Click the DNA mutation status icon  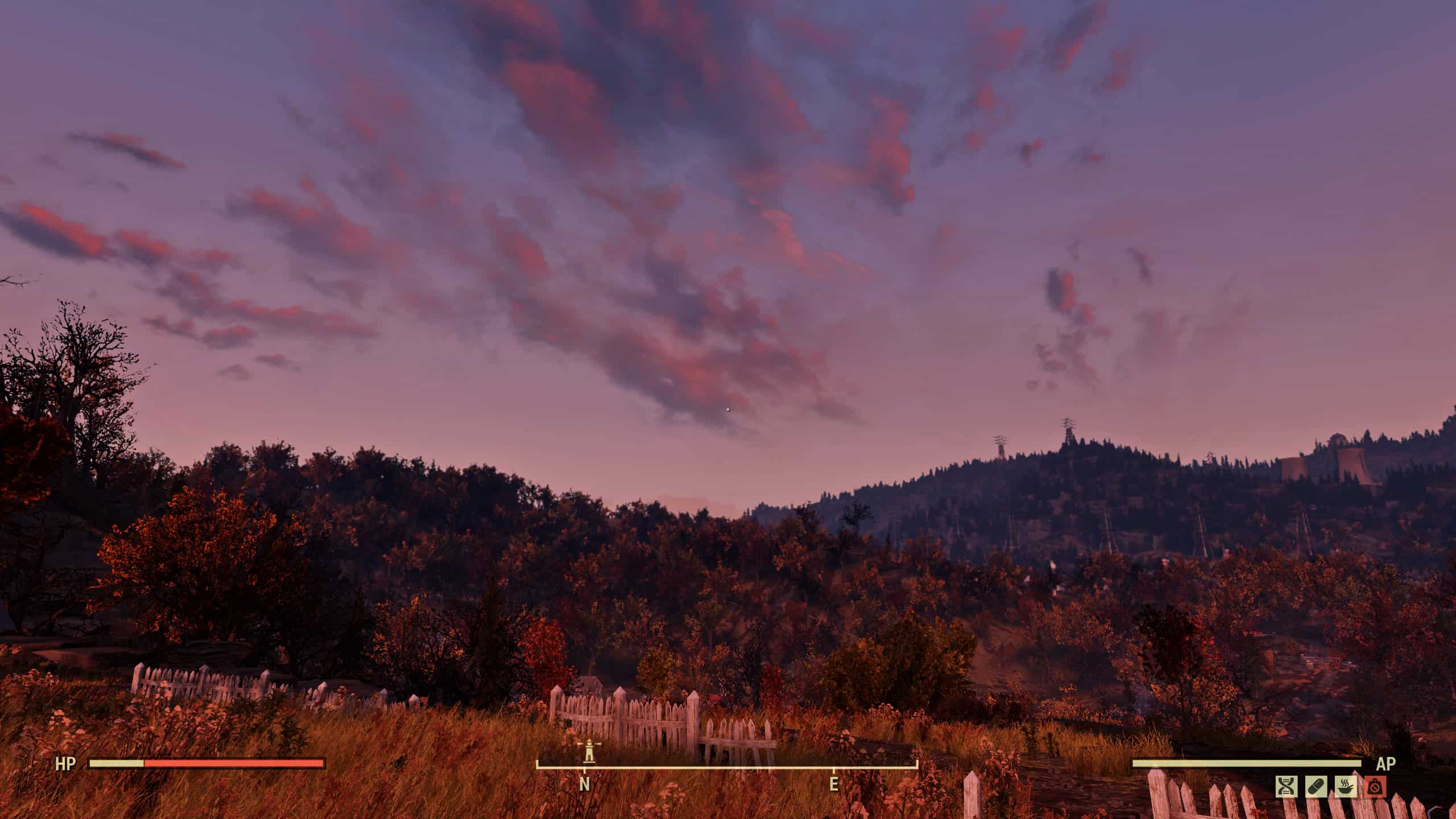tap(1286, 787)
